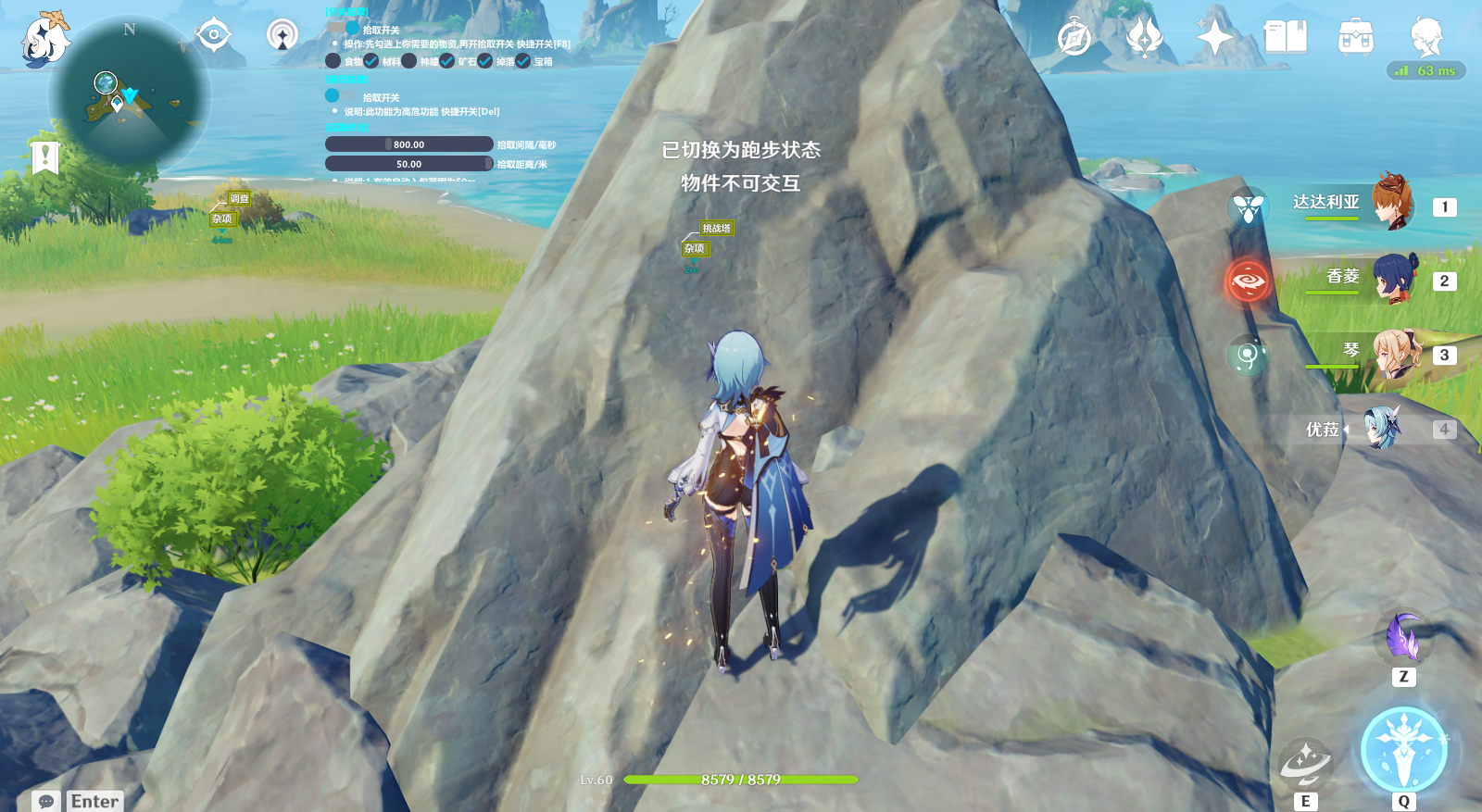
Task: Adjust the 800.00 拾取间隔 slider
Action: pyautogui.click(x=408, y=144)
